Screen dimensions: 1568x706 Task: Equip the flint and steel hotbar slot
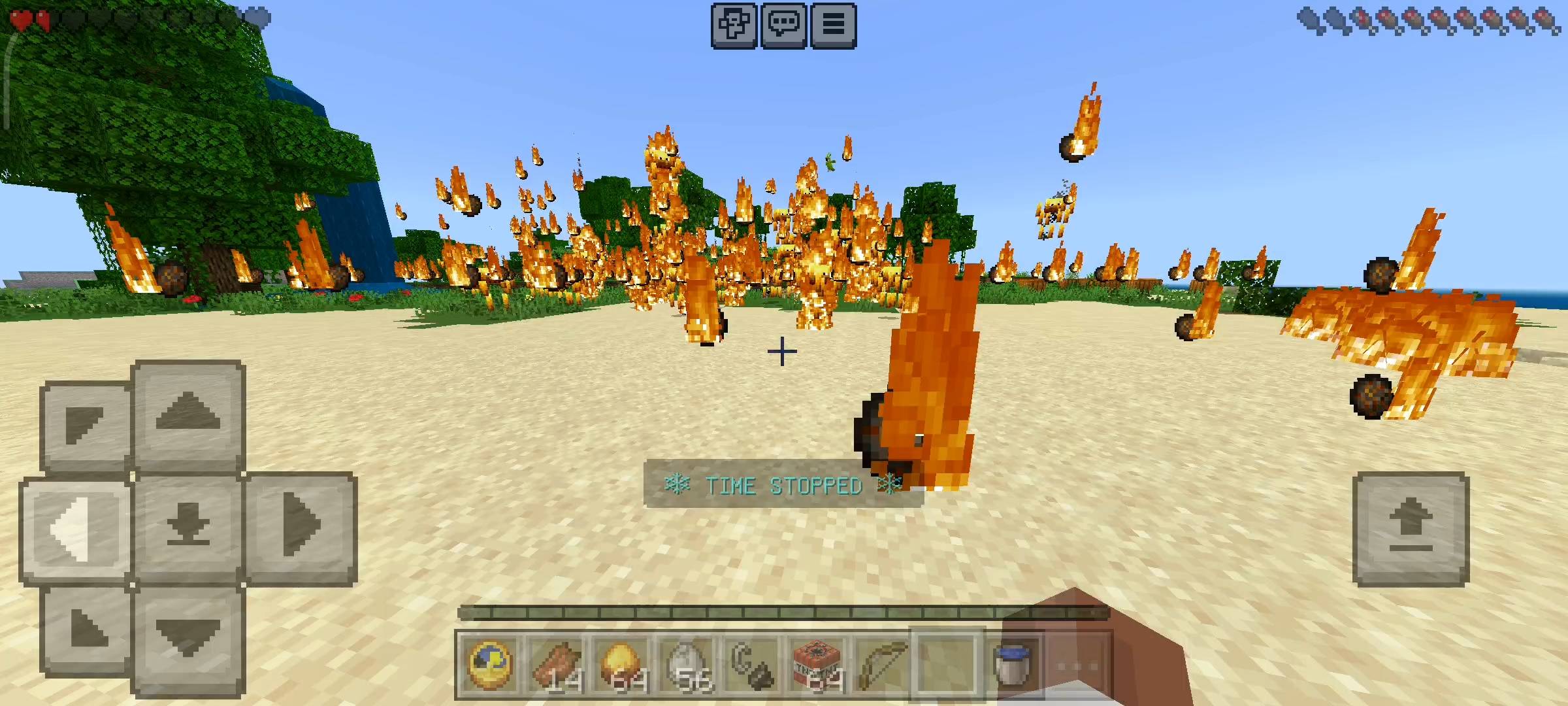751,665
